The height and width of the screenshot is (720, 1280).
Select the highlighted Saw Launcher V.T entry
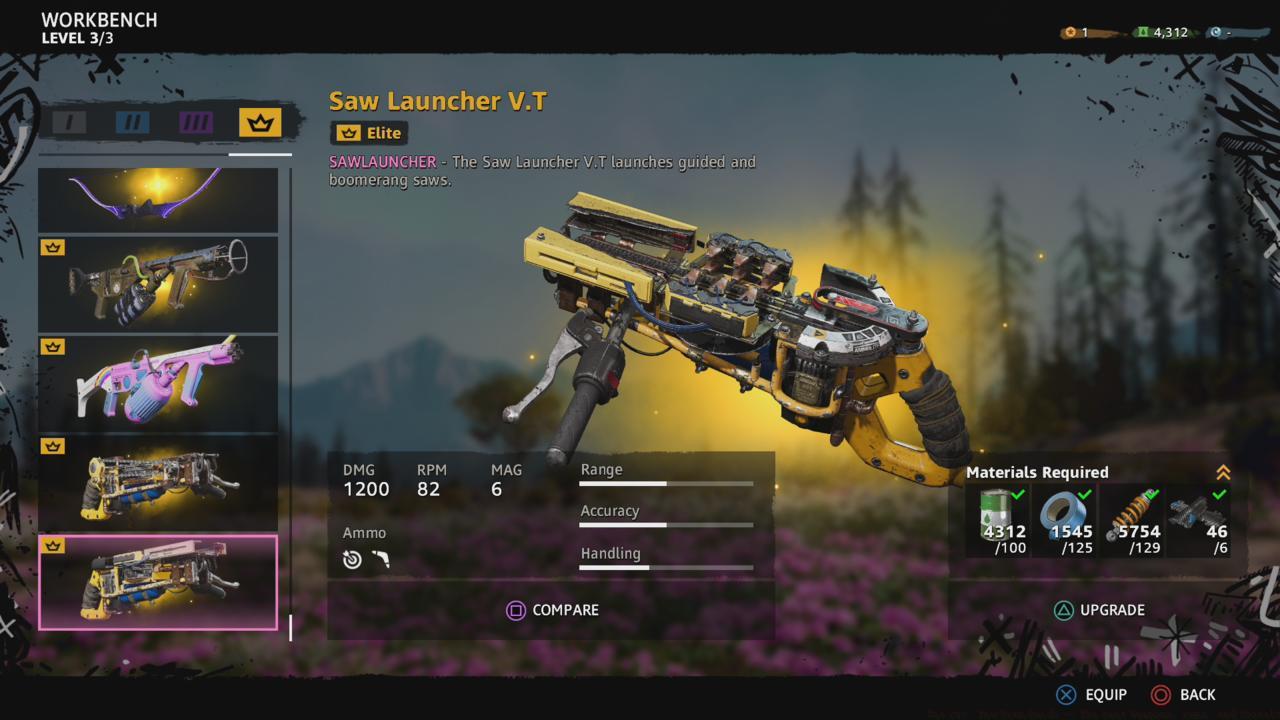[158, 582]
